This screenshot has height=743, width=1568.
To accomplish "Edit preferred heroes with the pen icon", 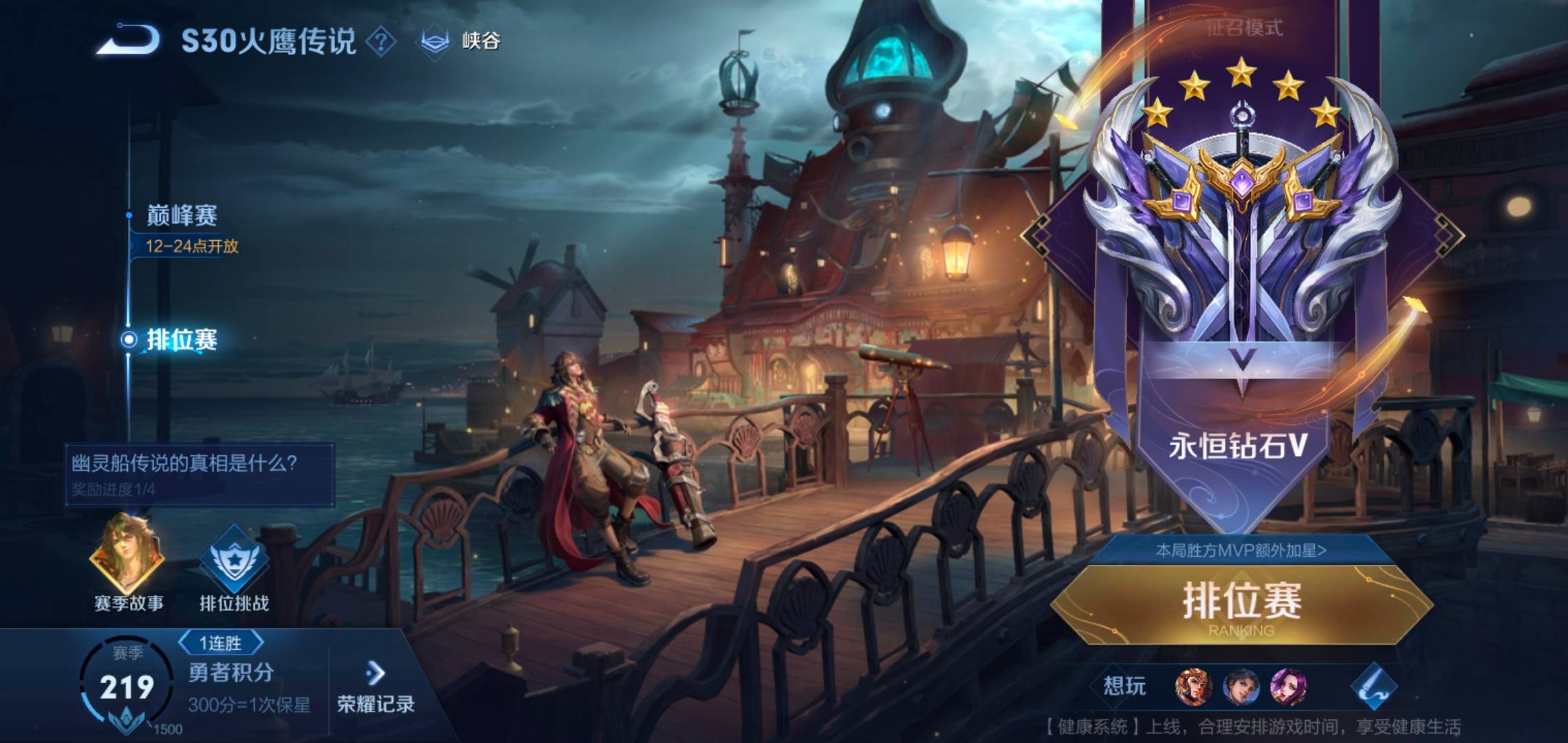I will pos(1373,687).
